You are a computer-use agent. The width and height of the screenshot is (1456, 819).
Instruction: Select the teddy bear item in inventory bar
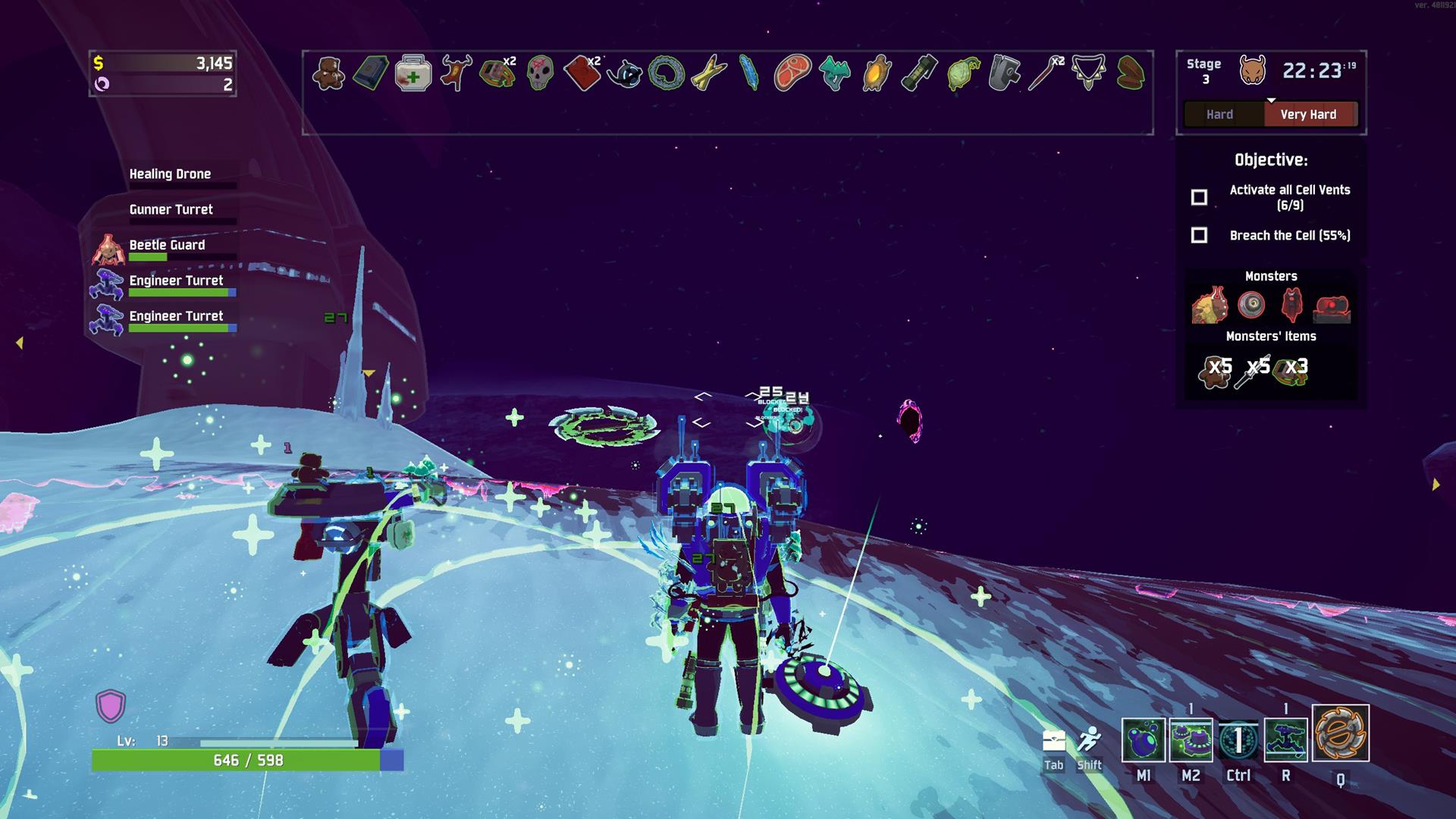[328, 74]
